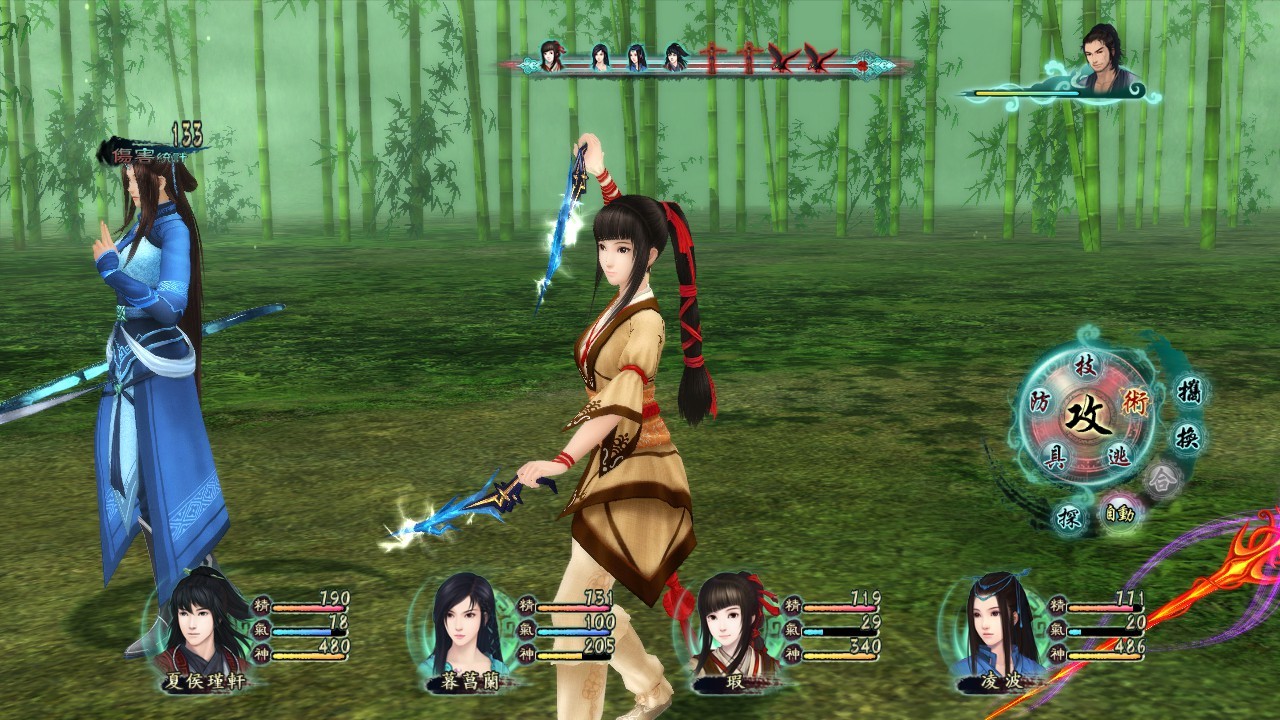Select 瑕 party portrait
This screenshot has width=1280, height=720.
click(729, 622)
